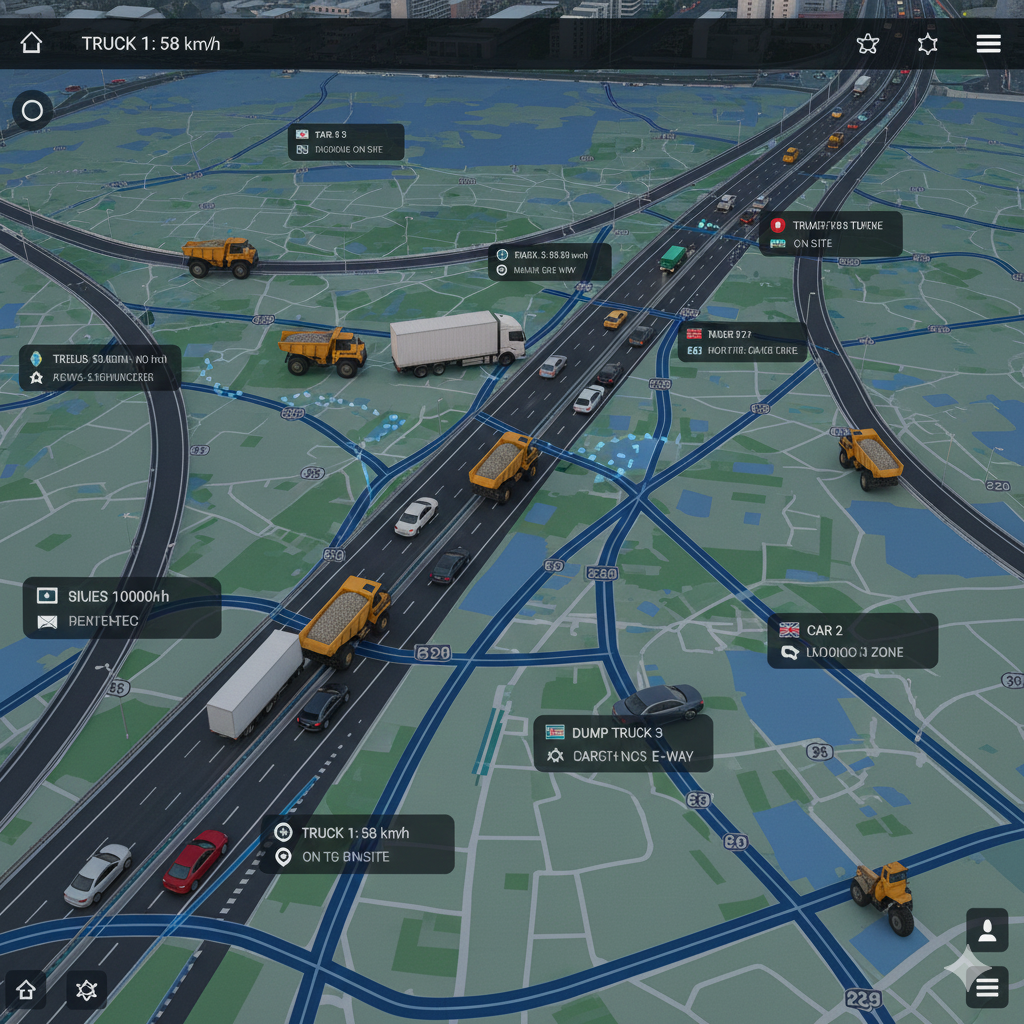
Task: Click the star tile next to the square home button
Action: click(x=86, y=990)
